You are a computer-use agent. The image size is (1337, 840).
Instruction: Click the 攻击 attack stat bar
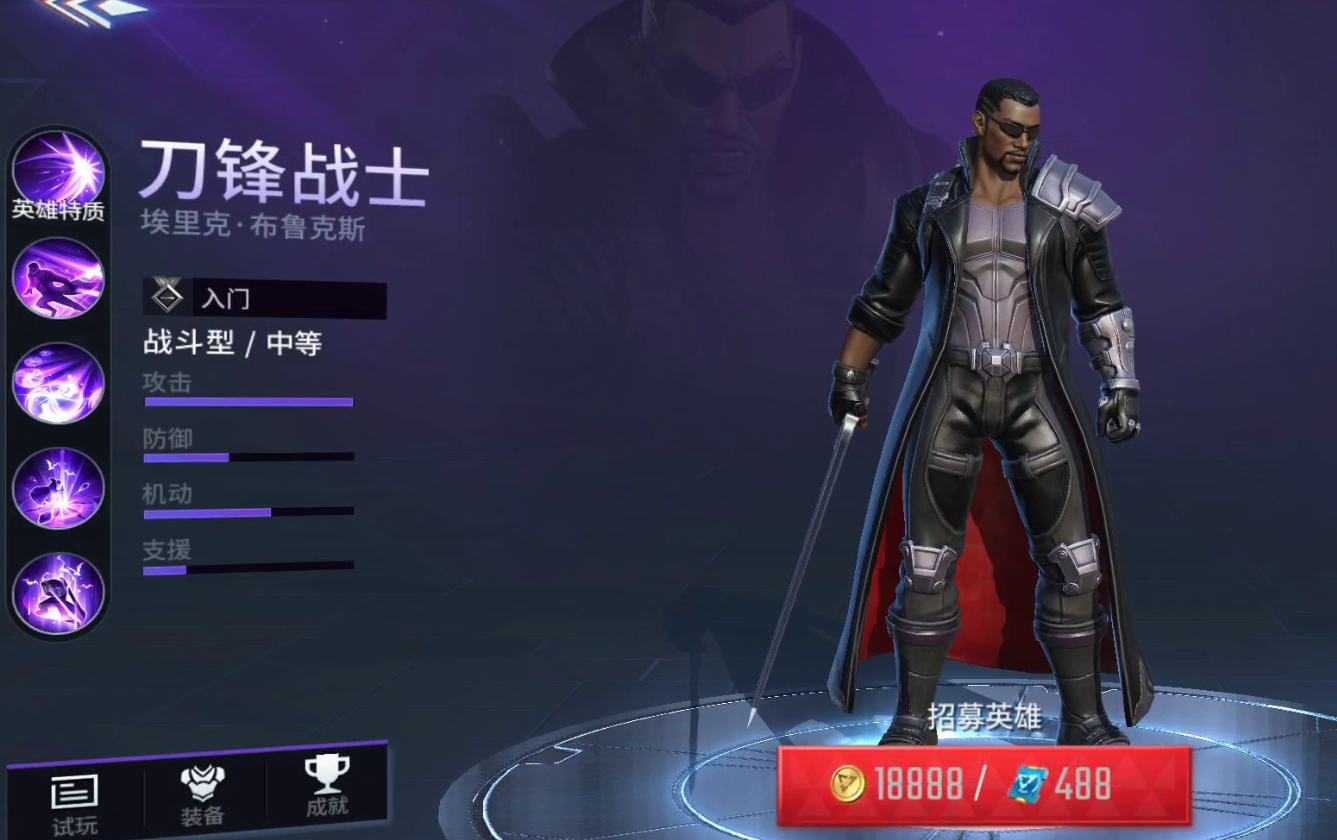point(248,400)
